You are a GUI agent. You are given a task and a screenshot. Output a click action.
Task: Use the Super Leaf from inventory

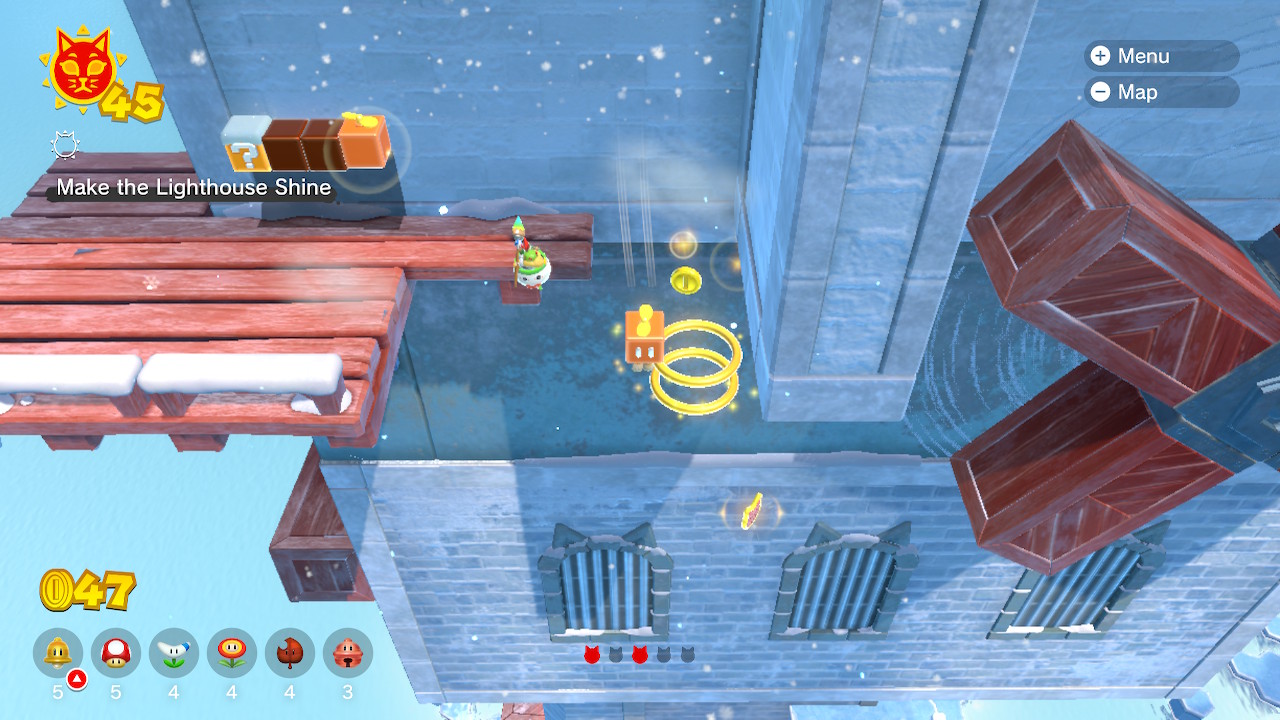click(x=290, y=654)
